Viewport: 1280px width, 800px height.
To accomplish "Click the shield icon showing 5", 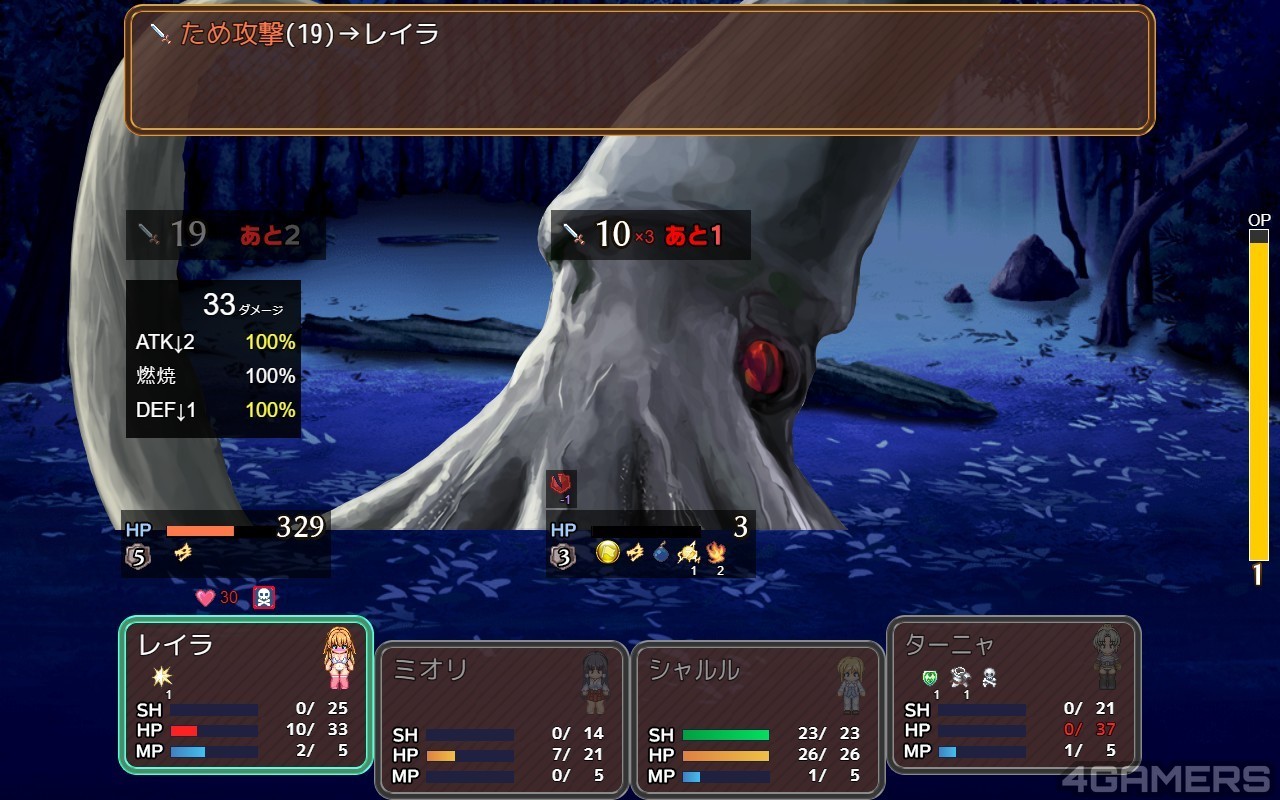I will click(139, 556).
